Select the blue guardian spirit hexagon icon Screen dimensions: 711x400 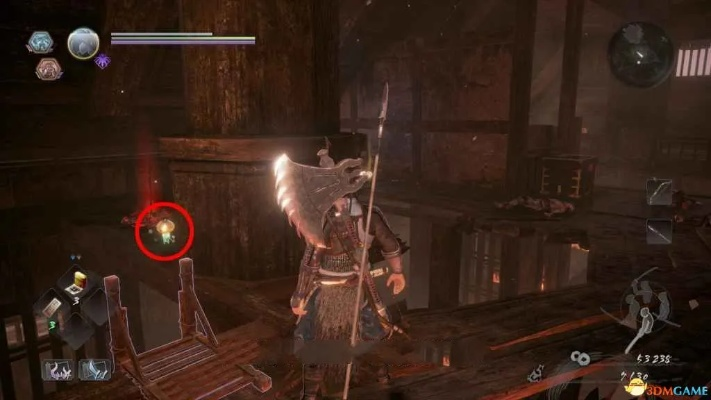40,42
